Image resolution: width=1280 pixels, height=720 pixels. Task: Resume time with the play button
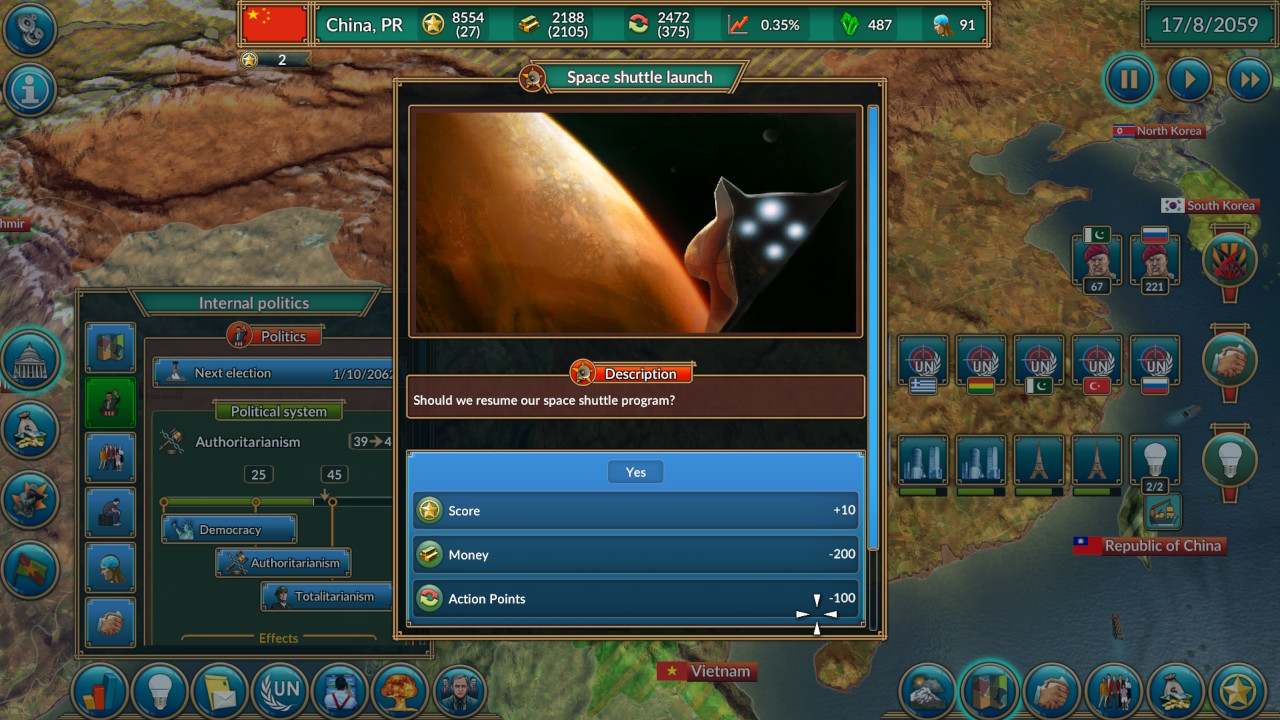[1189, 80]
